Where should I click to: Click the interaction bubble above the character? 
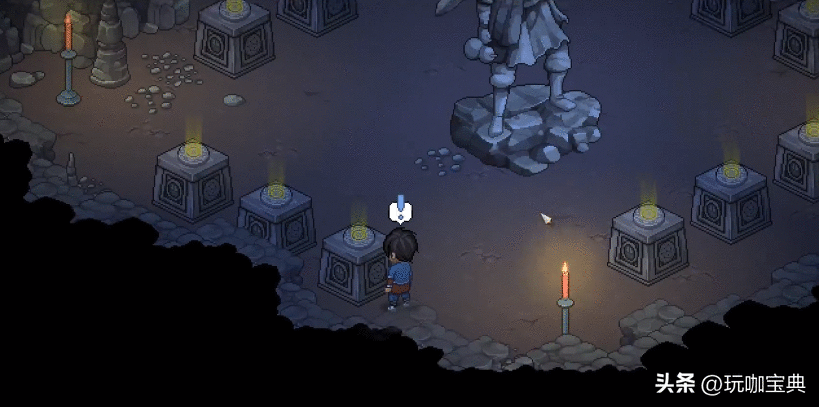click(x=400, y=211)
